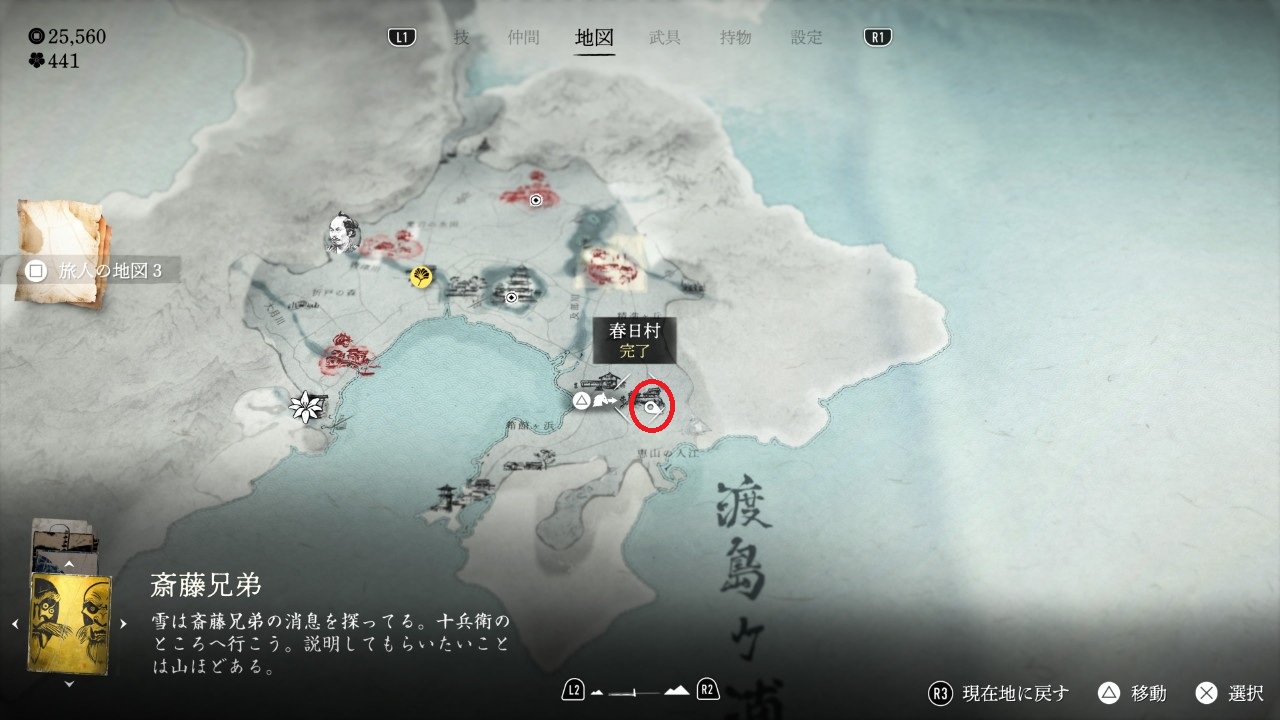Go to the 設定 (settings) tab
Image resolution: width=1280 pixels, height=720 pixels.
pyautogui.click(x=807, y=38)
